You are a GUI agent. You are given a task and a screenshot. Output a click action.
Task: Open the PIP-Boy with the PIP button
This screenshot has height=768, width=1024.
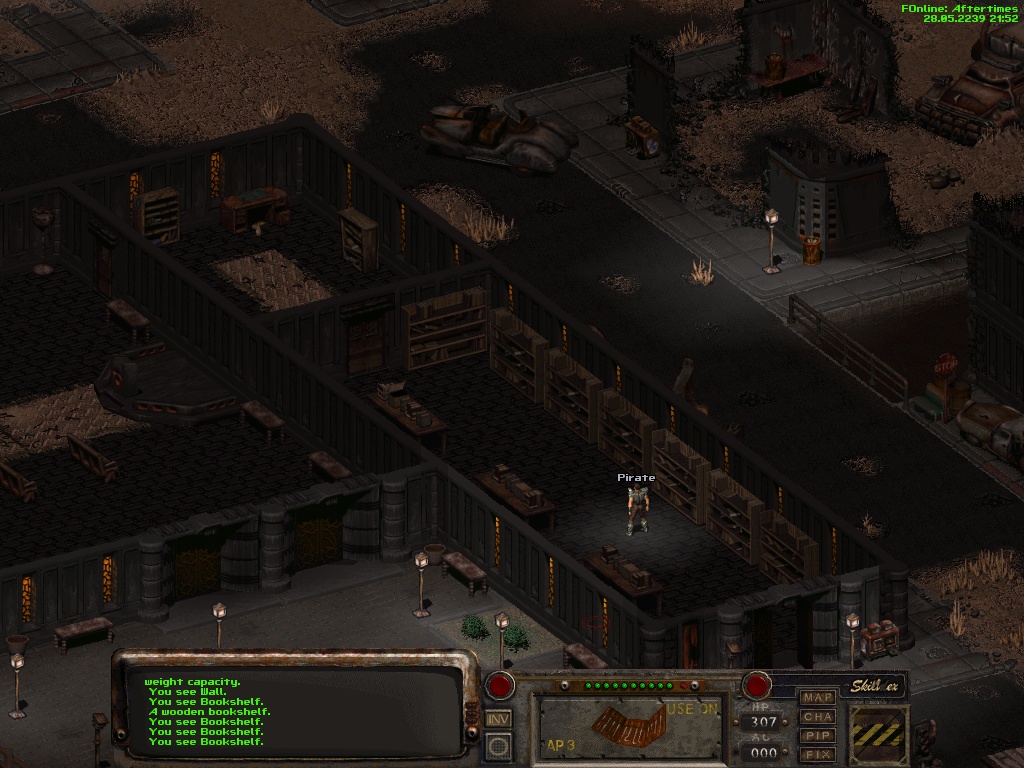pyautogui.click(x=818, y=735)
